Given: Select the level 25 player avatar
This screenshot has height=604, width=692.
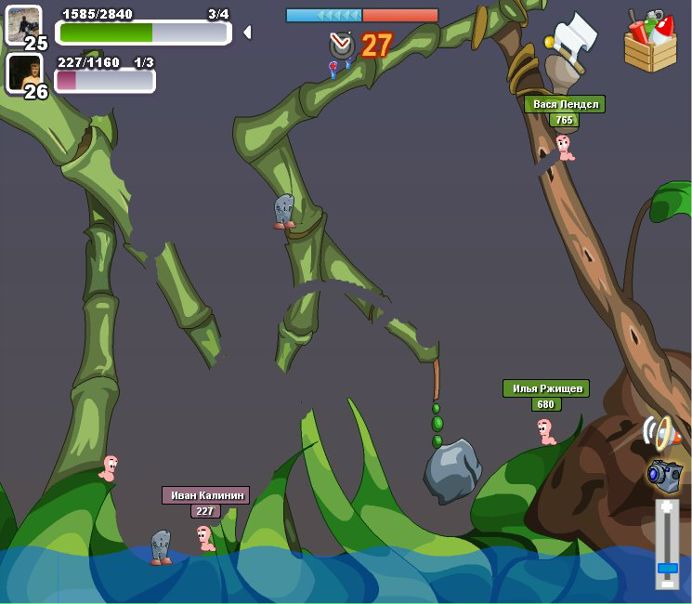Looking at the screenshot, I should pyautogui.click(x=22, y=24).
